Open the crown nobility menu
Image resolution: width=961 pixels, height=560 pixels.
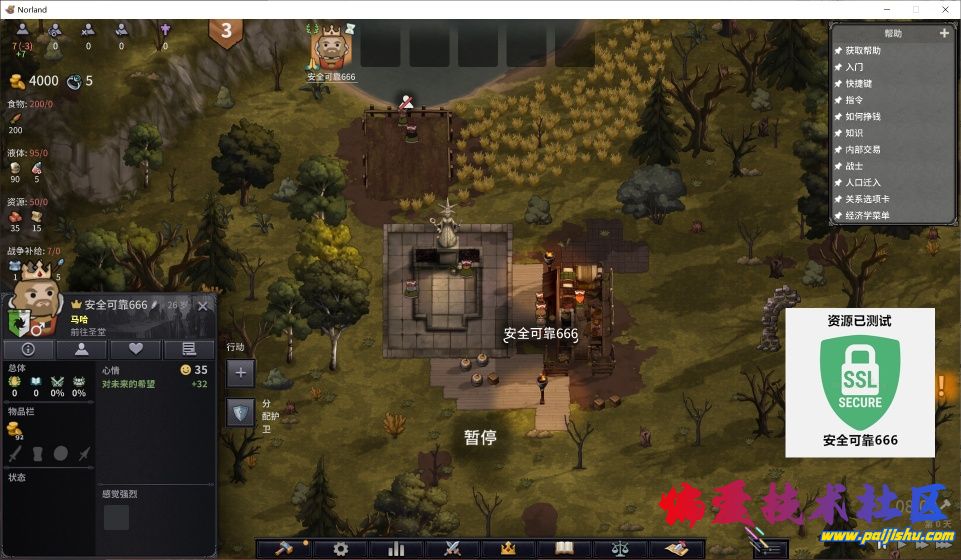(x=507, y=548)
